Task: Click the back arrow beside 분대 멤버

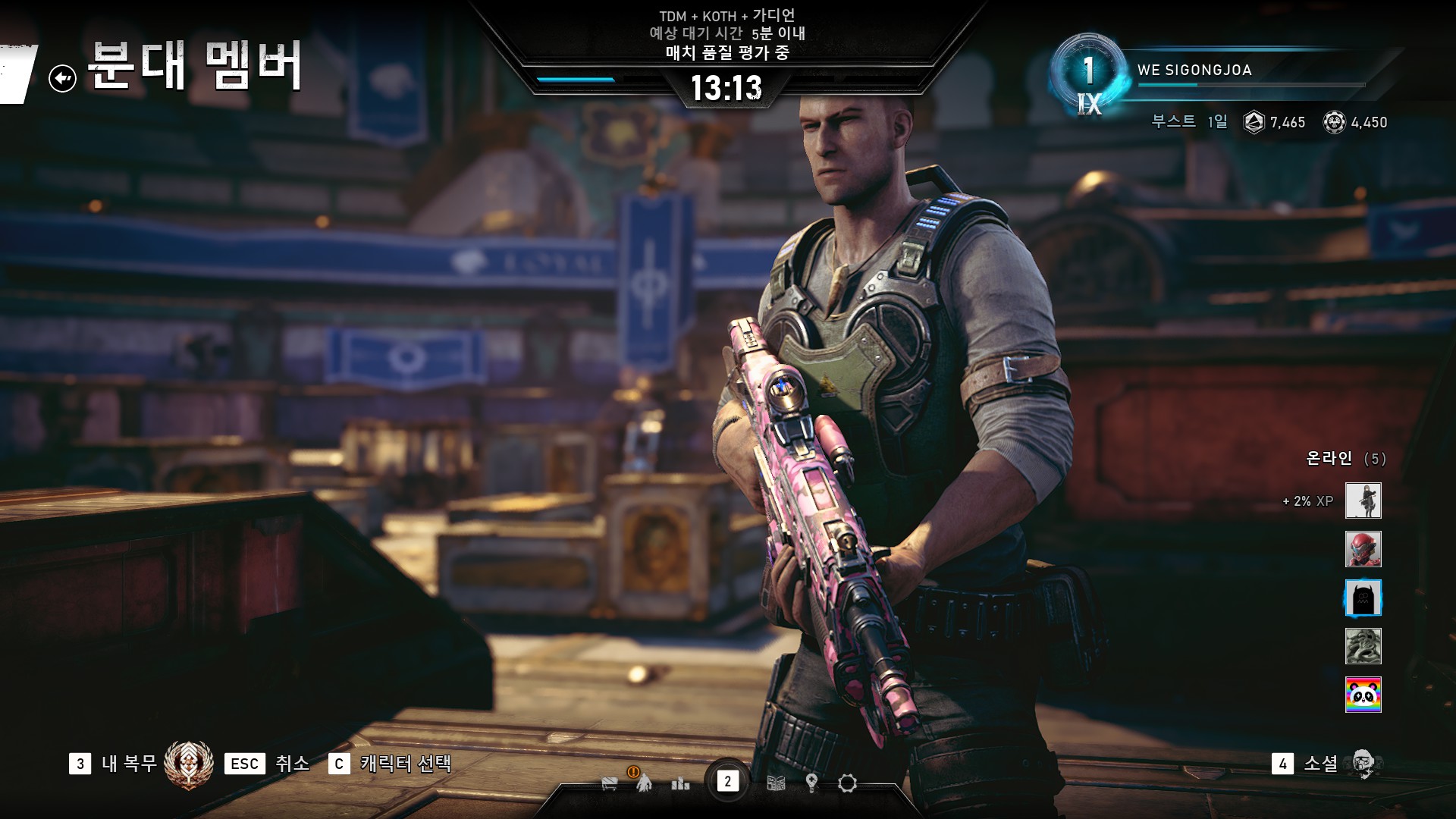Action: tap(62, 78)
